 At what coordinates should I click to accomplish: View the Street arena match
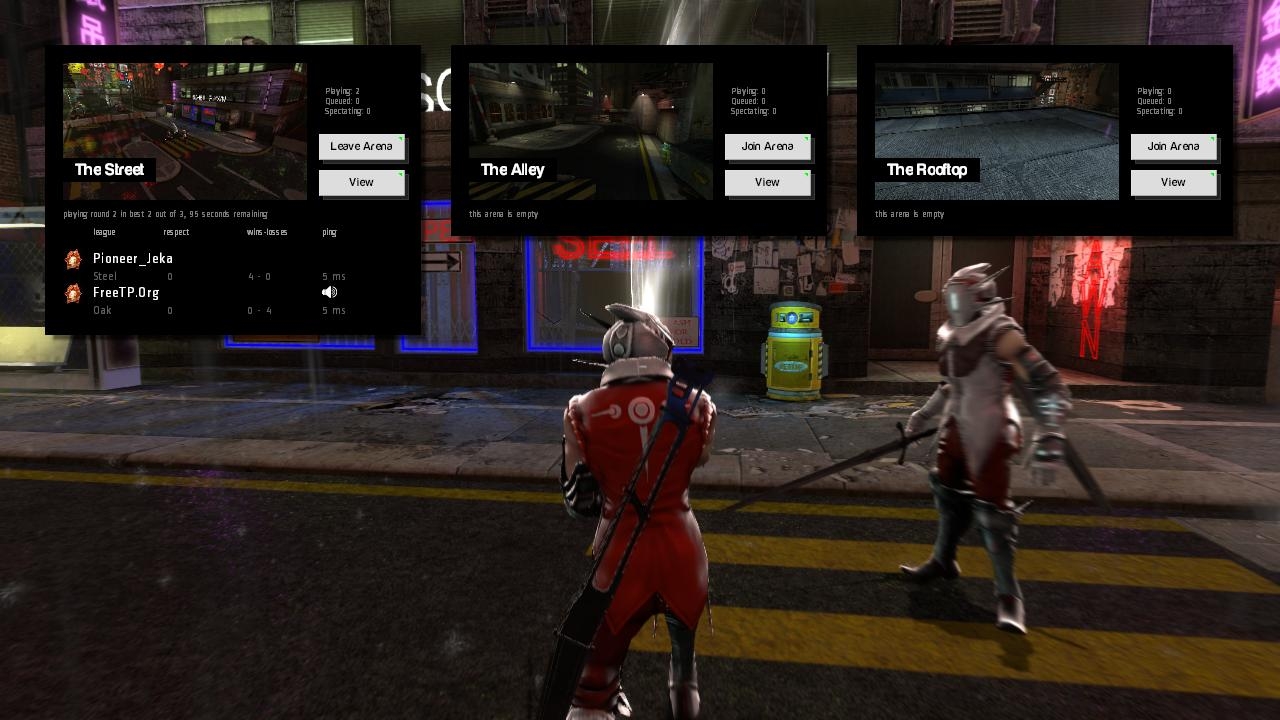[361, 183]
